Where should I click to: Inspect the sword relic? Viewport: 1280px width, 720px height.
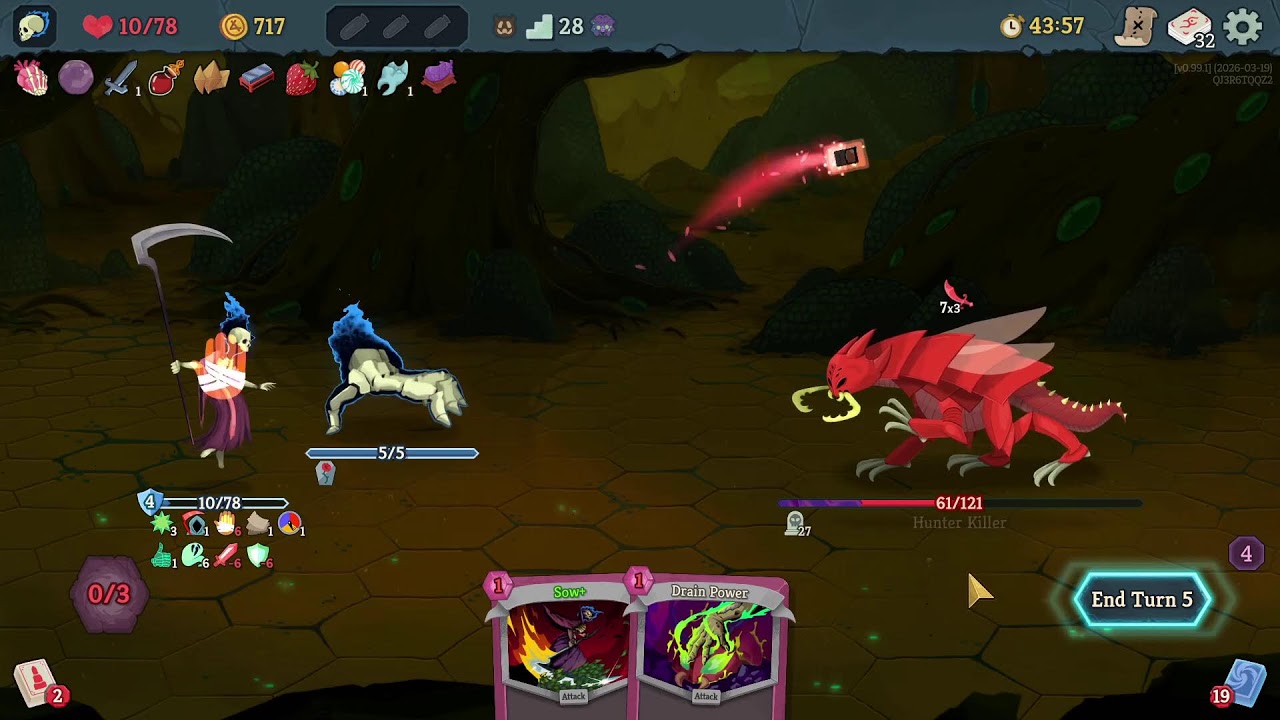pyautogui.click(x=120, y=78)
